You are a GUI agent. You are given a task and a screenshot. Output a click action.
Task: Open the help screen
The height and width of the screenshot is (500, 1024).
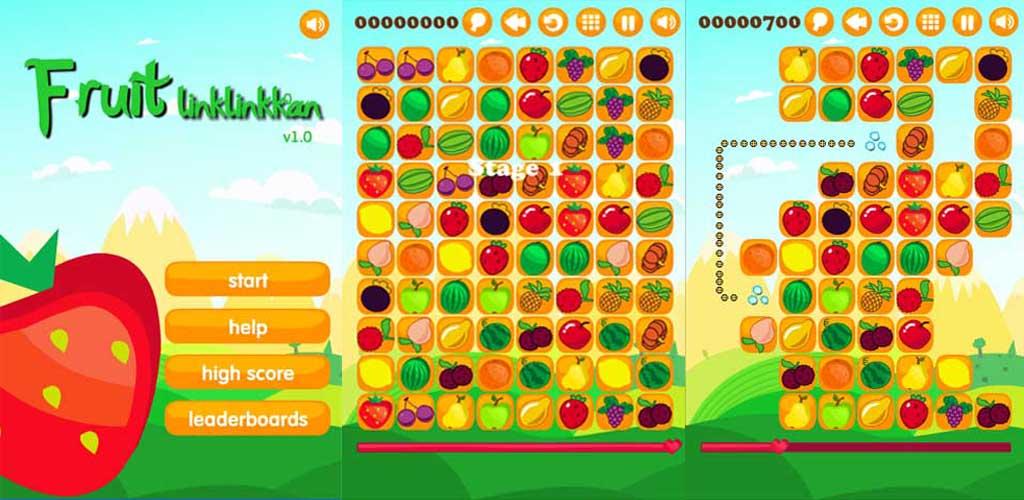(247, 327)
